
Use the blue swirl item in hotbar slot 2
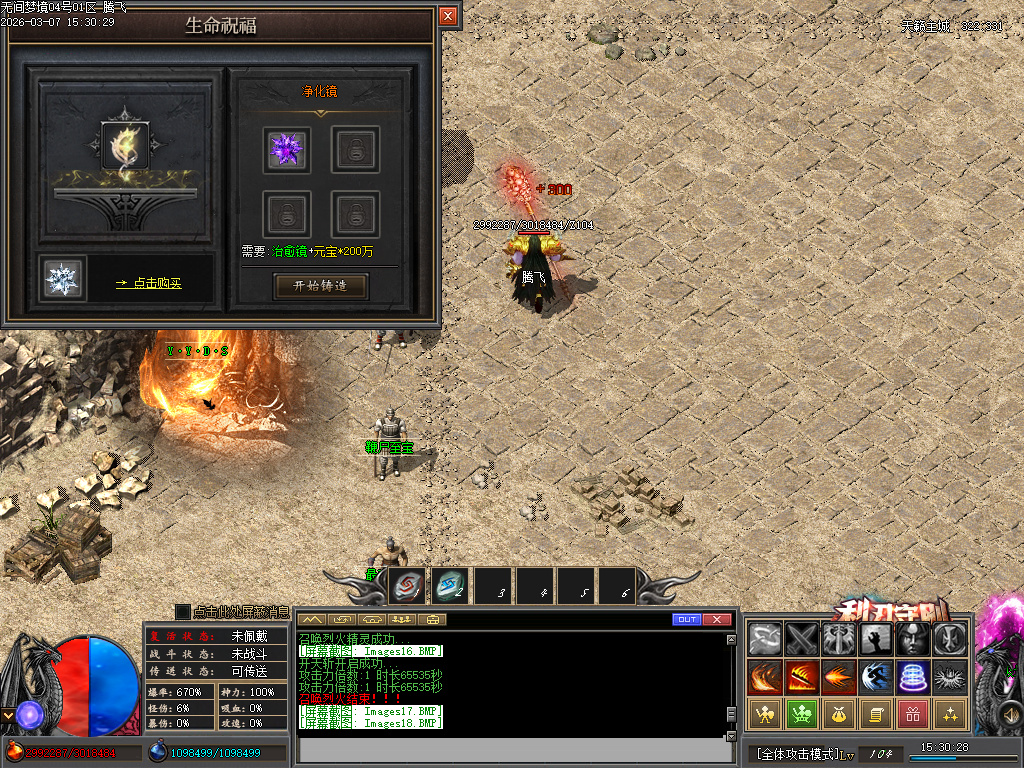(x=450, y=586)
